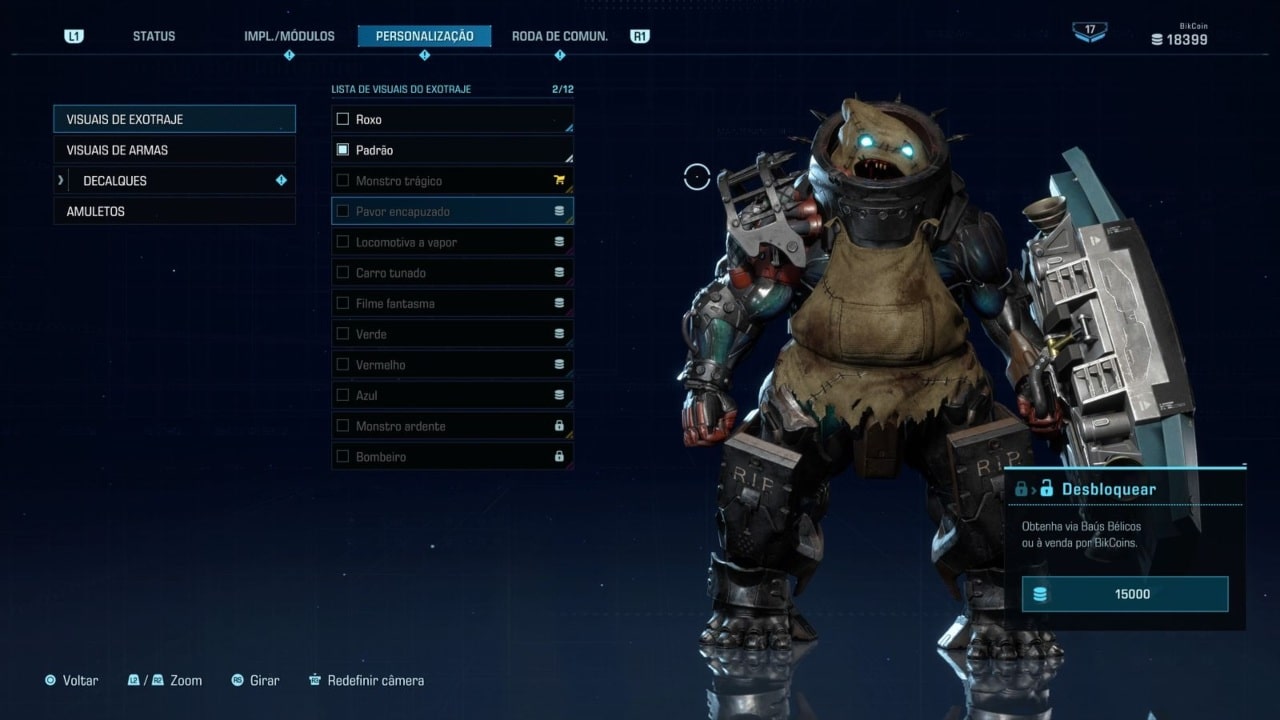Choose the locked Bombeiro skin
Screen dimensions: 1280x720
(x=452, y=457)
